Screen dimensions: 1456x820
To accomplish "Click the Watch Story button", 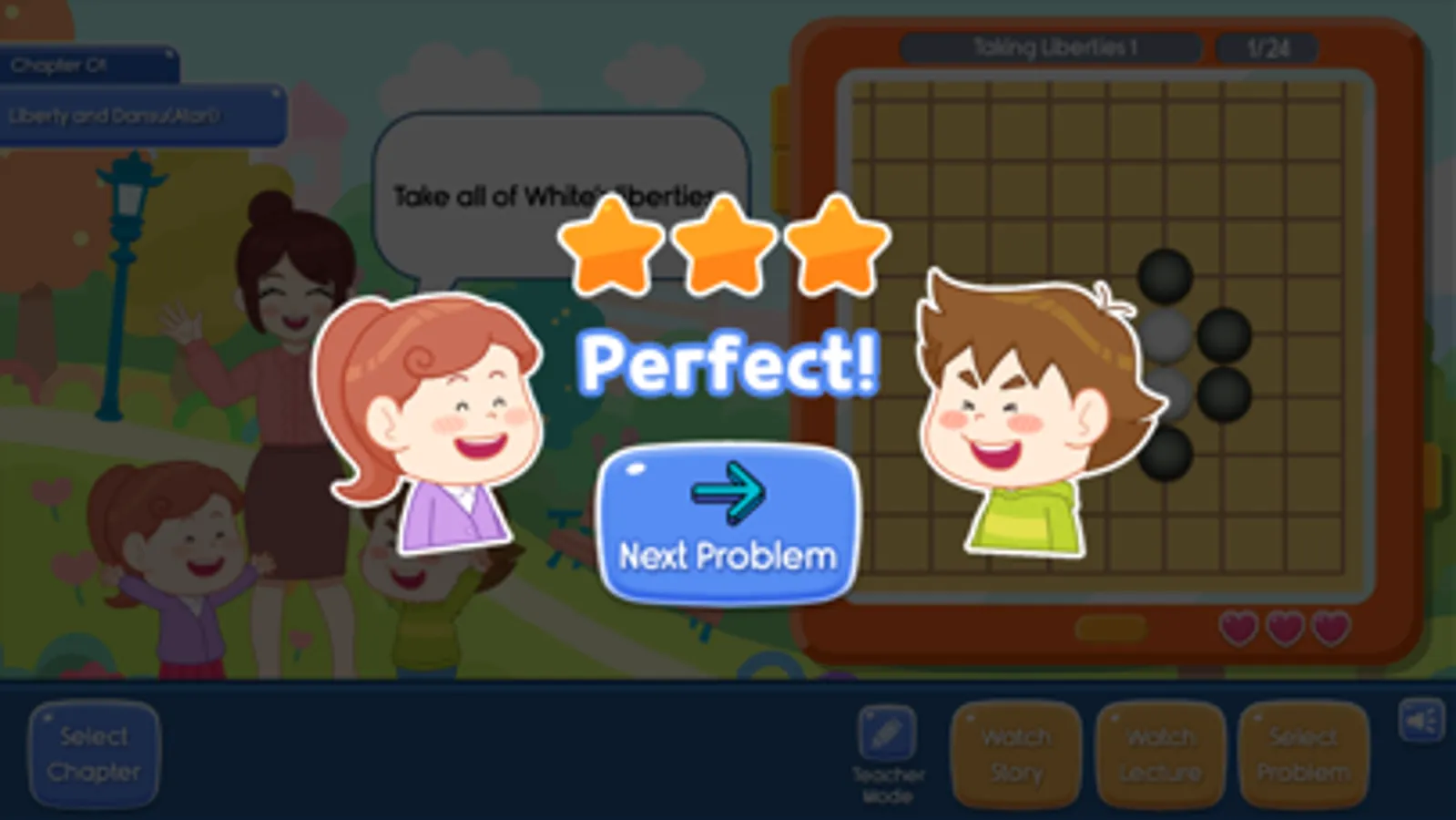I will point(1014,753).
